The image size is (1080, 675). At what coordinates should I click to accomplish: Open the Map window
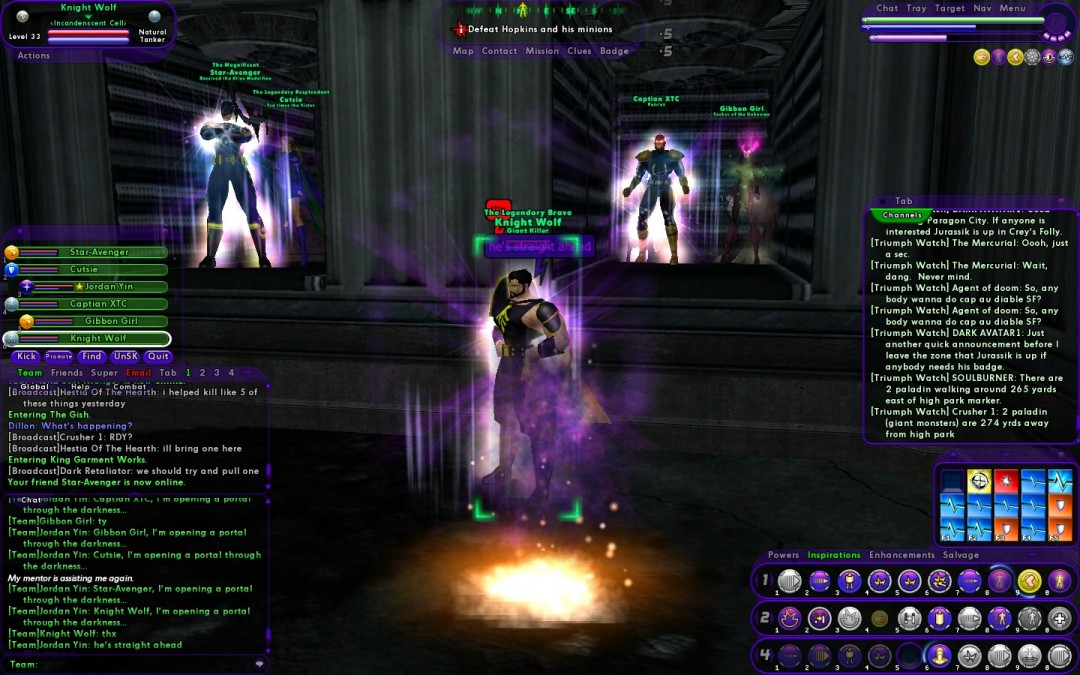click(463, 51)
